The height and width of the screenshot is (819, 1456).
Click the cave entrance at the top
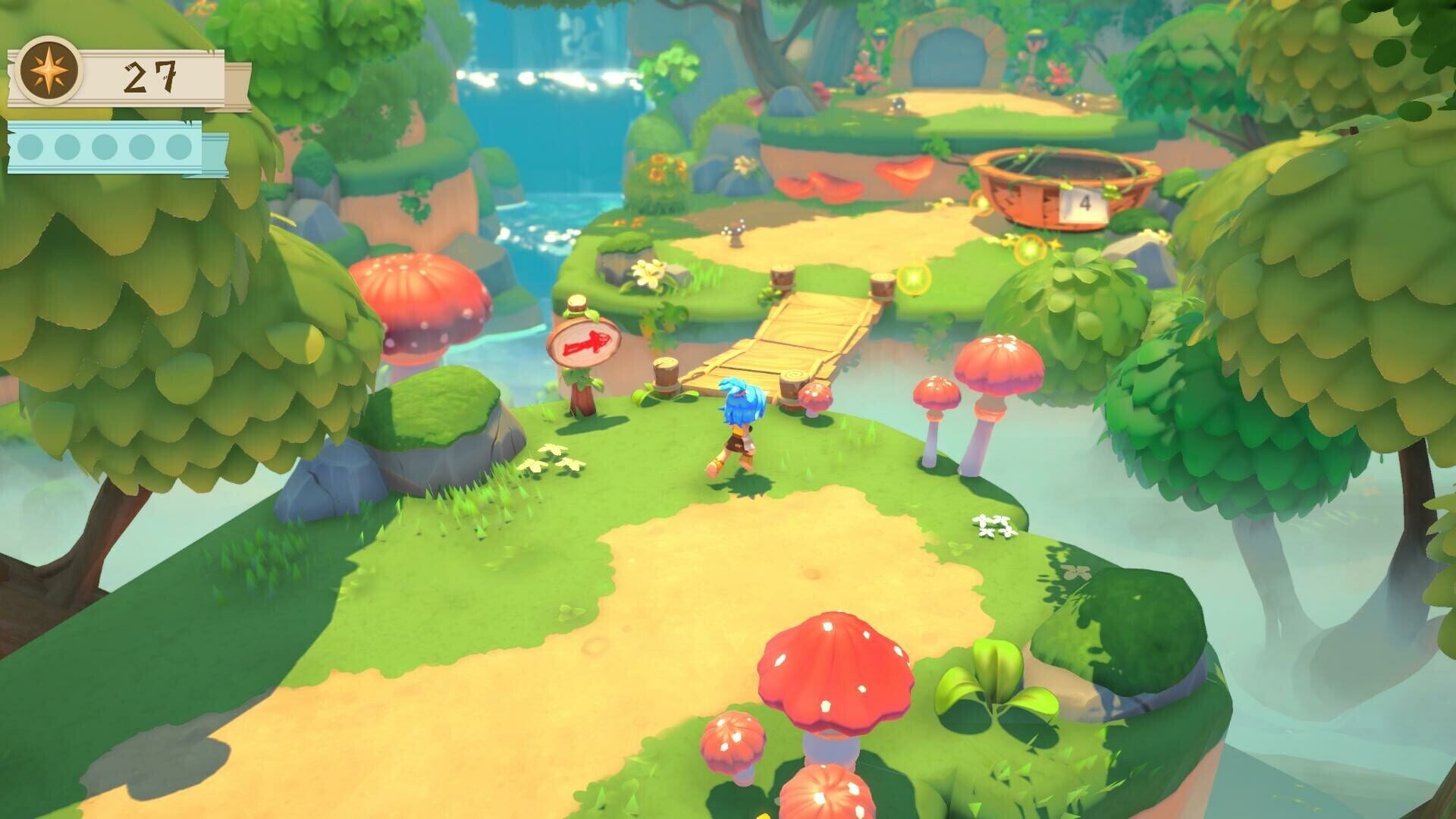point(948,57)
